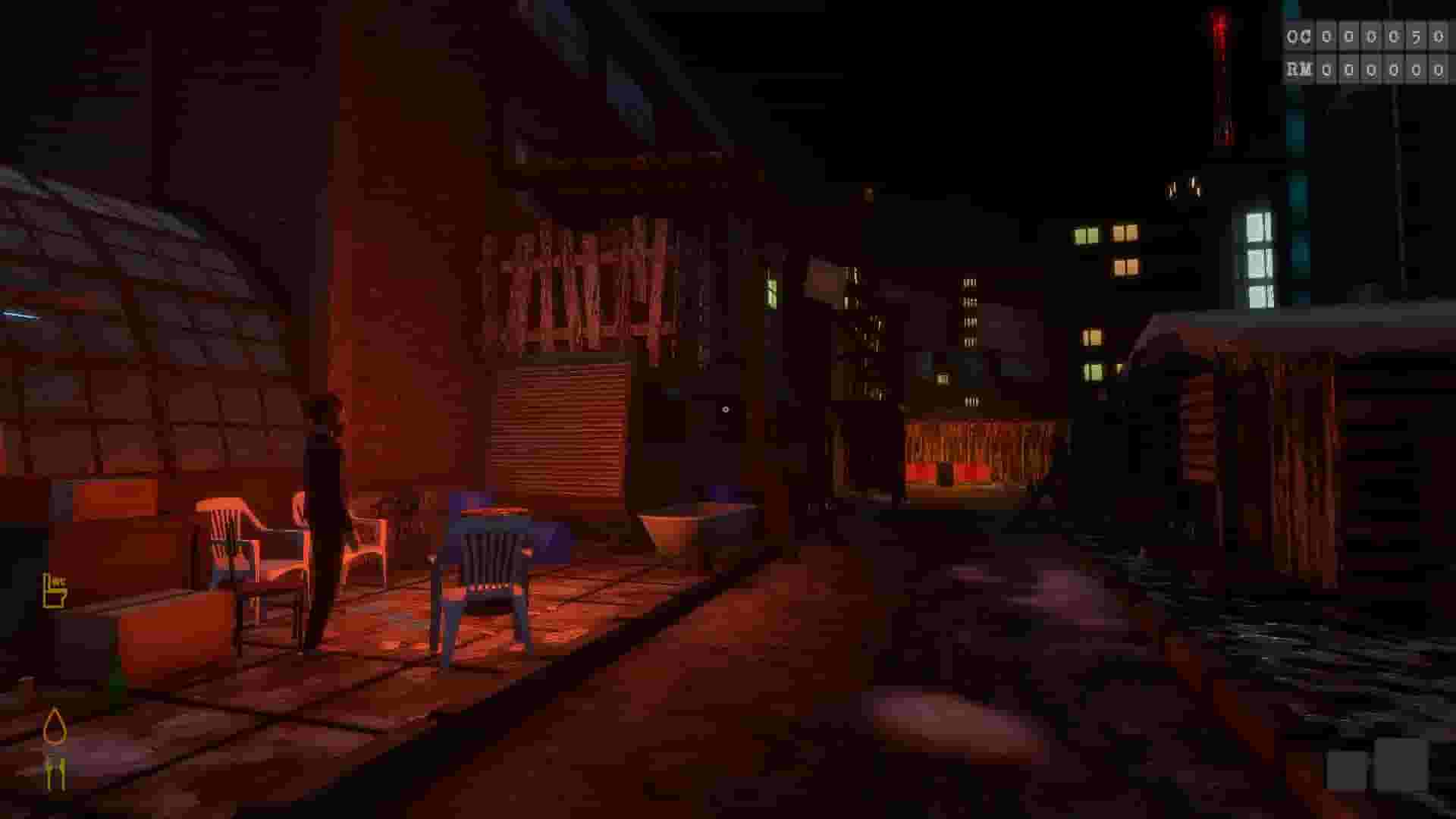1456x819 pixels.
Task: Click the glowing wall-mounted panel button
Action: 726,409
